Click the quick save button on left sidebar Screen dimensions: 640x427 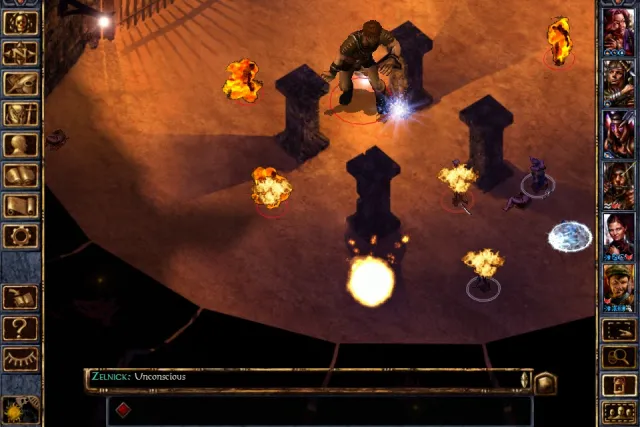coord(20,297)
